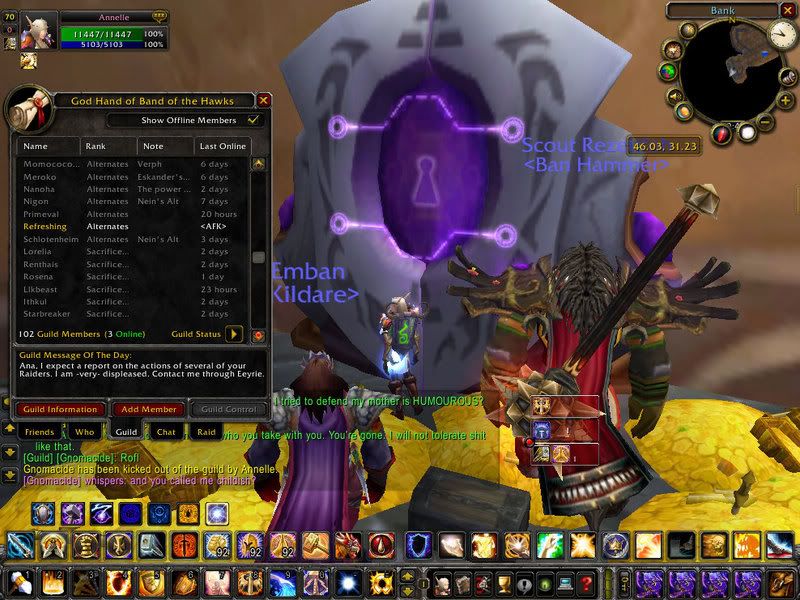Image resolution: width=800 pixels, height=600 pixels.
Task: Toggle the Show Offline Members checkbox
Action: [254, 120]
